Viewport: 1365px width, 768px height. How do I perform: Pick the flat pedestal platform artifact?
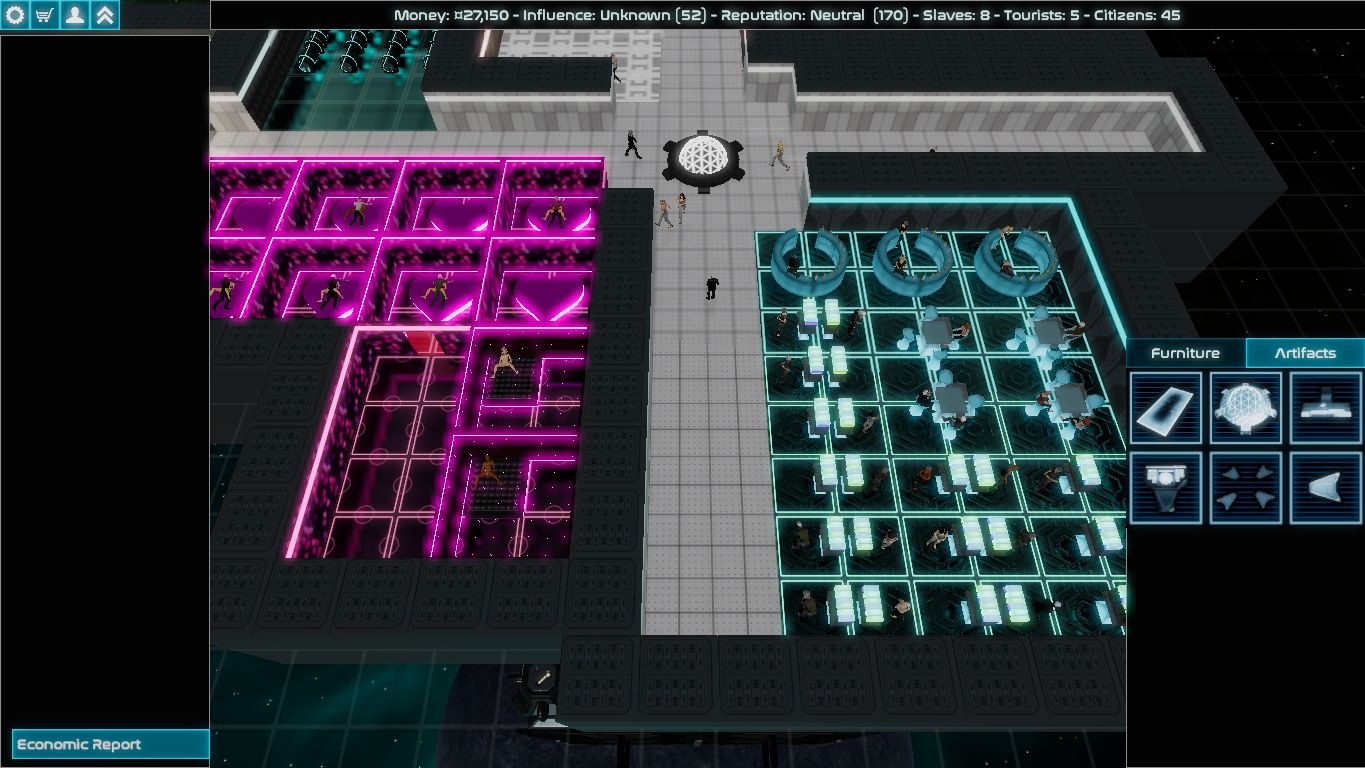1326,407
